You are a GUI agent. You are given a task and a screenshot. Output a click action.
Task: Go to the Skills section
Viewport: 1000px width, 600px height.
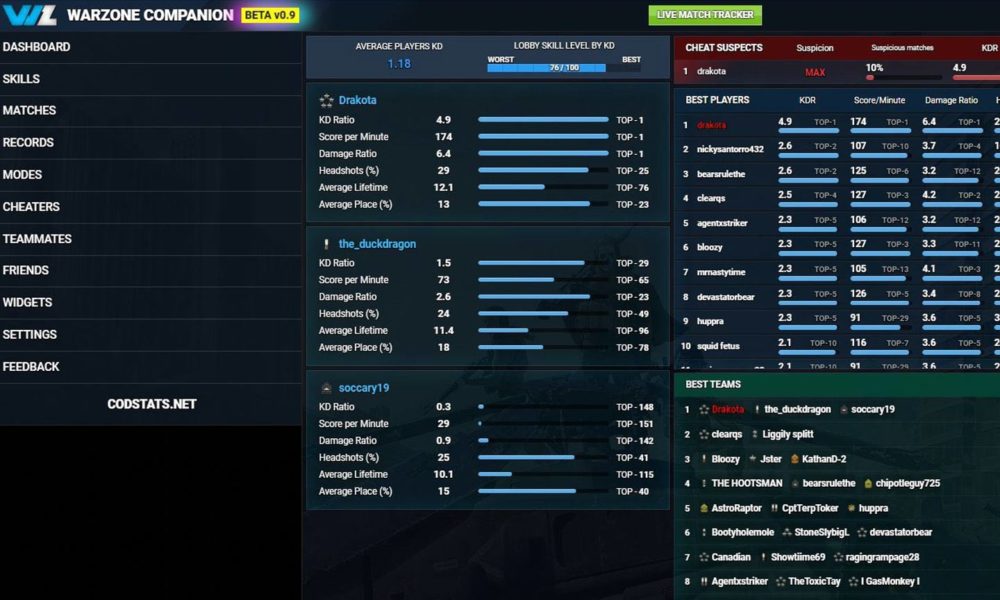(x=21, y=79)
